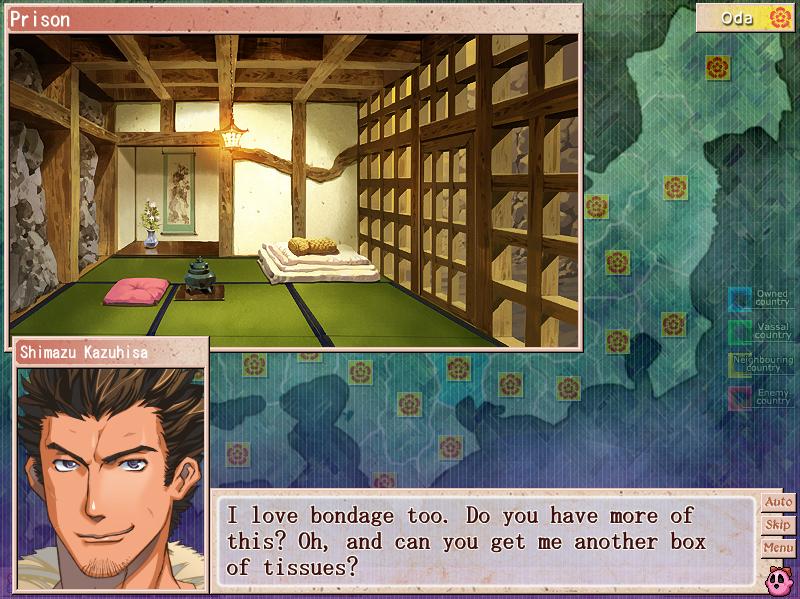Skip the current dialogue
The image size is (800, 599).
pyautogui.click(x=777, y=525)
